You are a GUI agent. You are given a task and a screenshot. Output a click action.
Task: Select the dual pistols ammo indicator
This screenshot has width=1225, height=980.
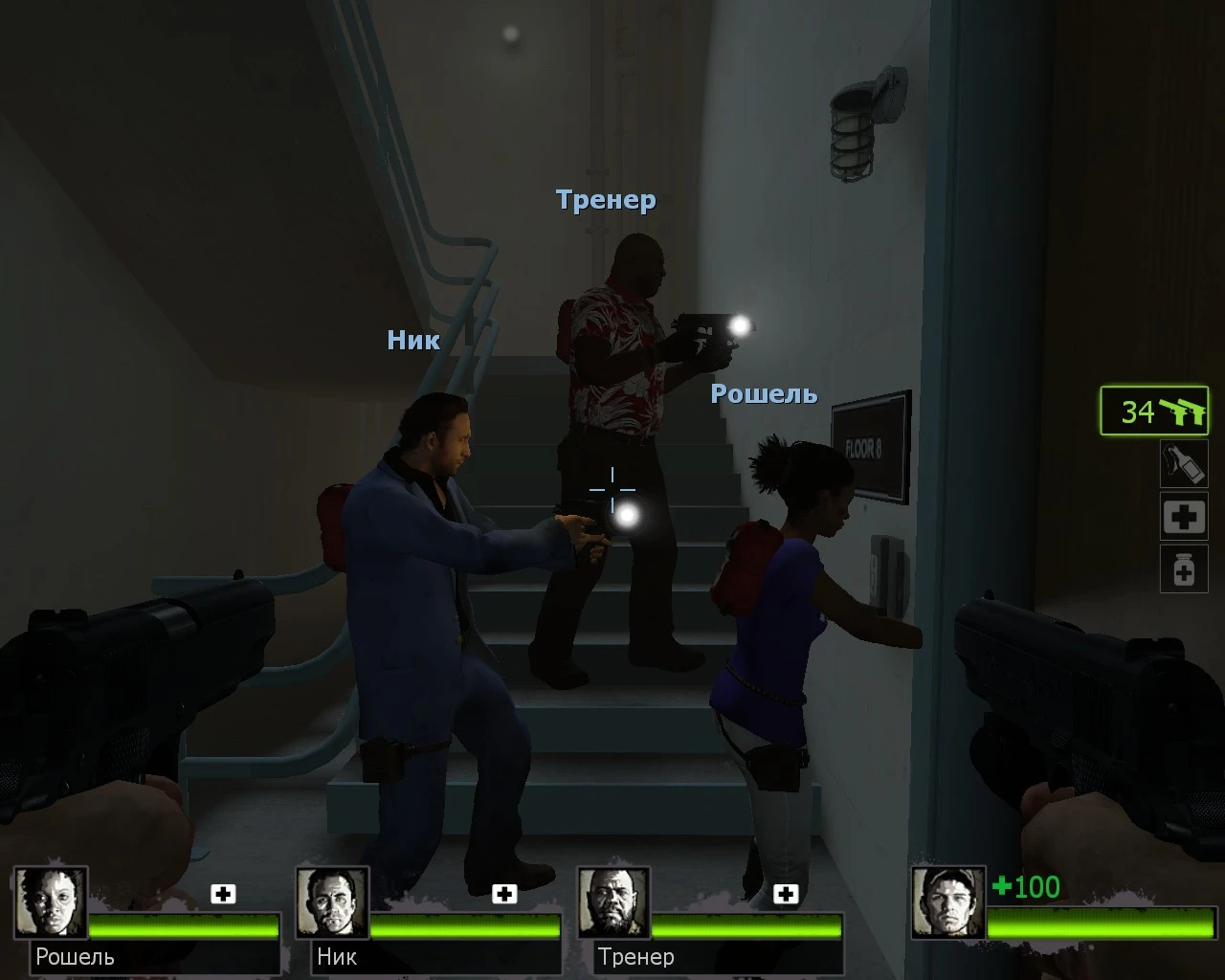tap(1153, 412)
